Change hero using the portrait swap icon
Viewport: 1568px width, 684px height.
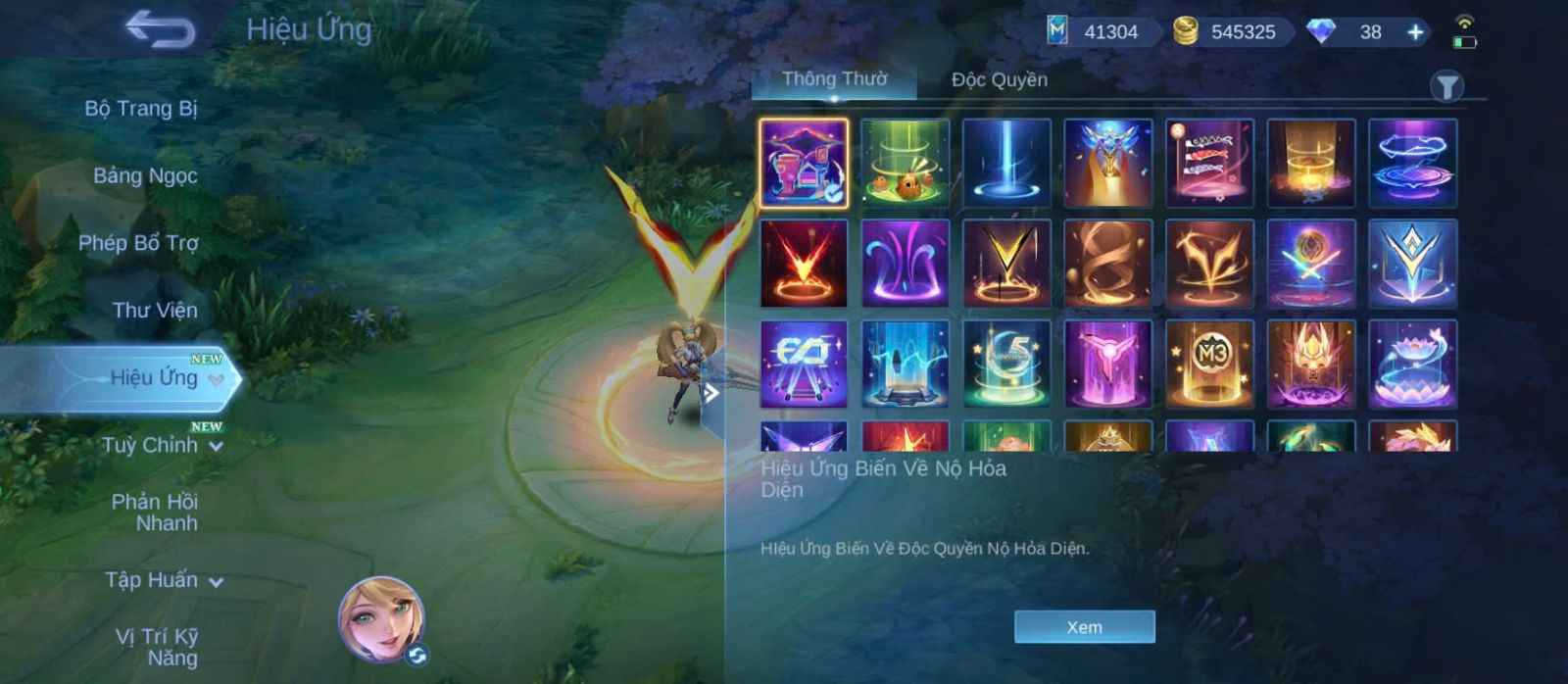pyautogui.click(x=417, y=655)
